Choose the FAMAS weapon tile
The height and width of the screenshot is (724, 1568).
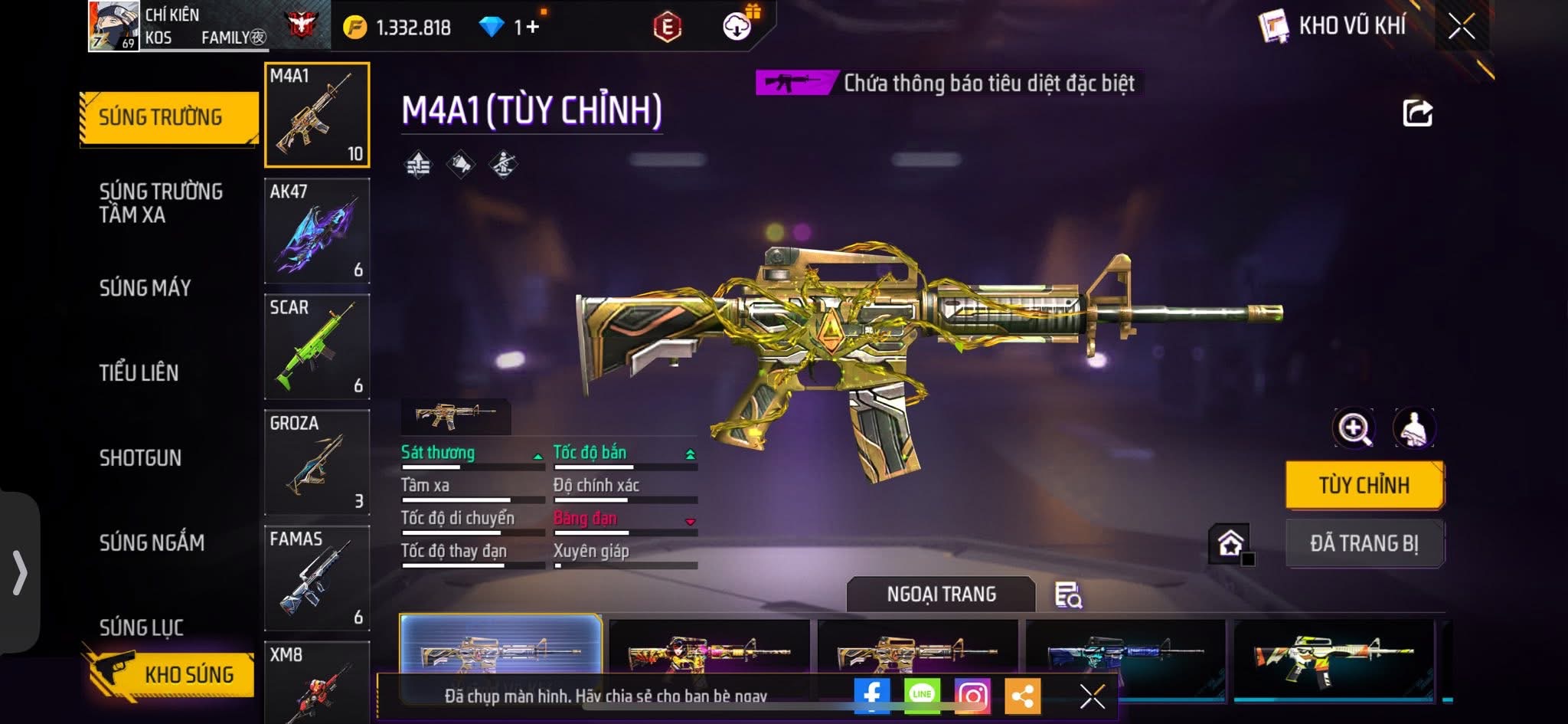point(317,578)
